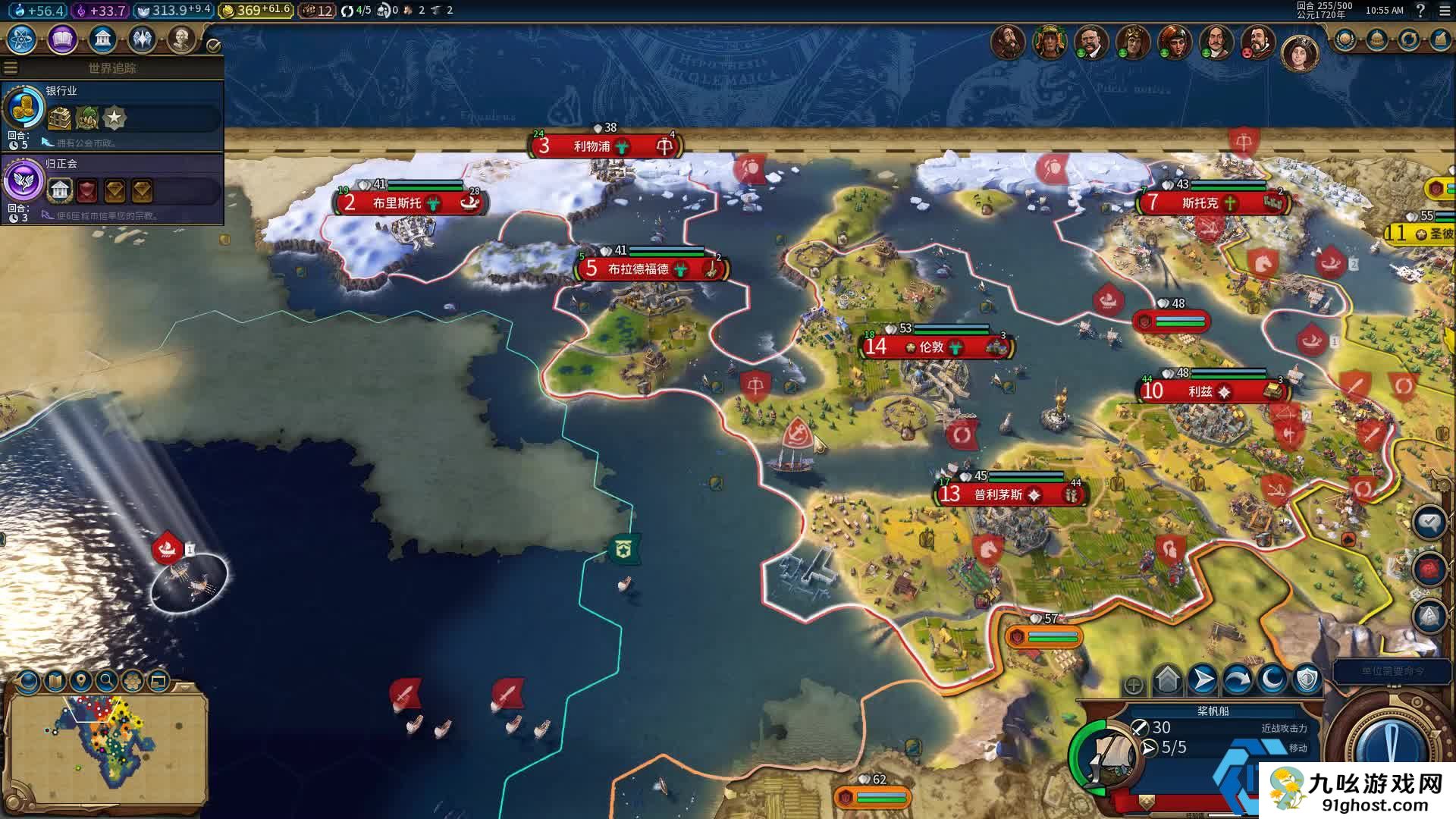Open the civics tree button
This screenshot has height=819, width=1456.
click(x=62, y=39)
